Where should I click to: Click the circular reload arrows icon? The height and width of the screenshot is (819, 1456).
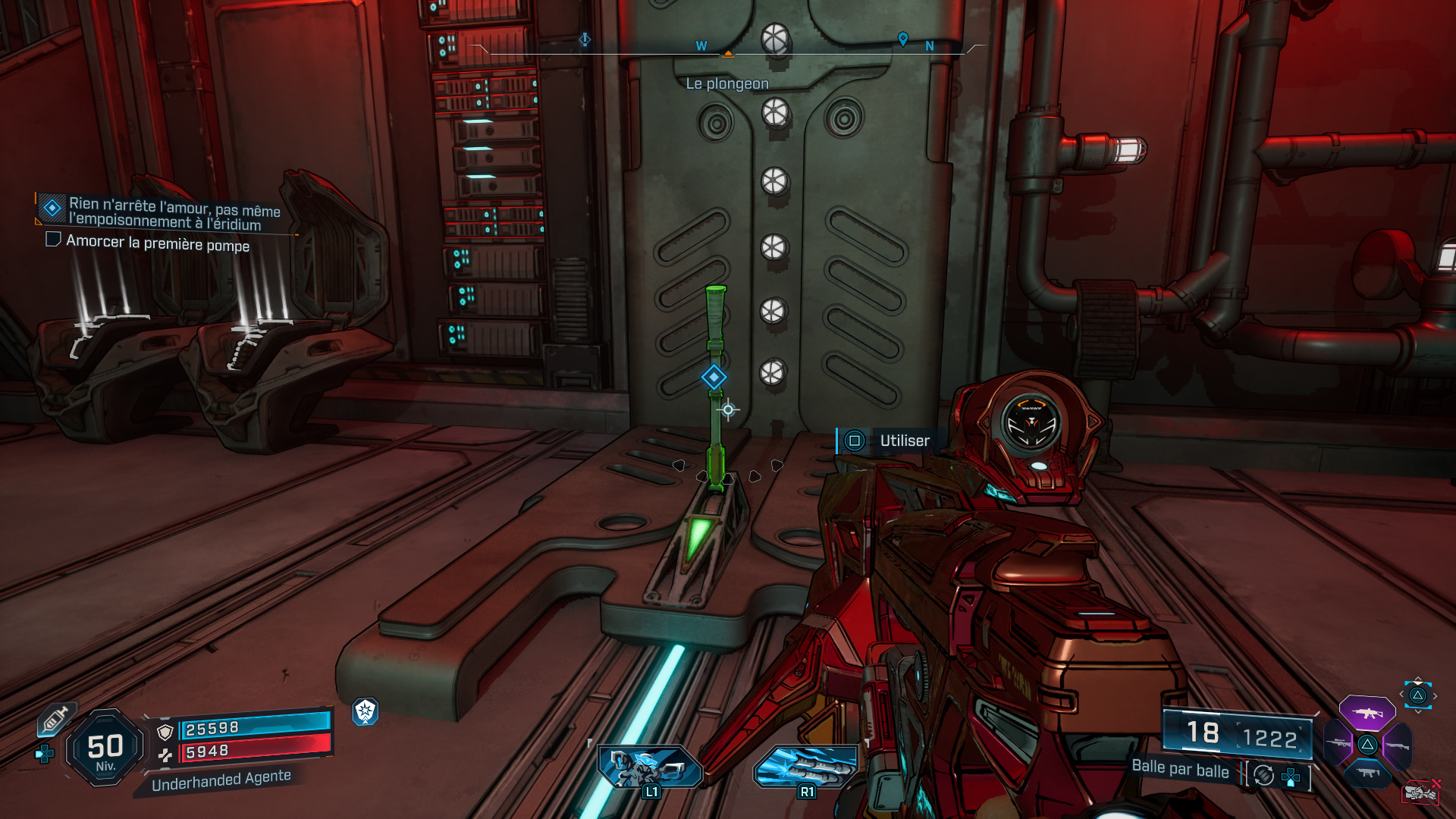[1264, 775]
